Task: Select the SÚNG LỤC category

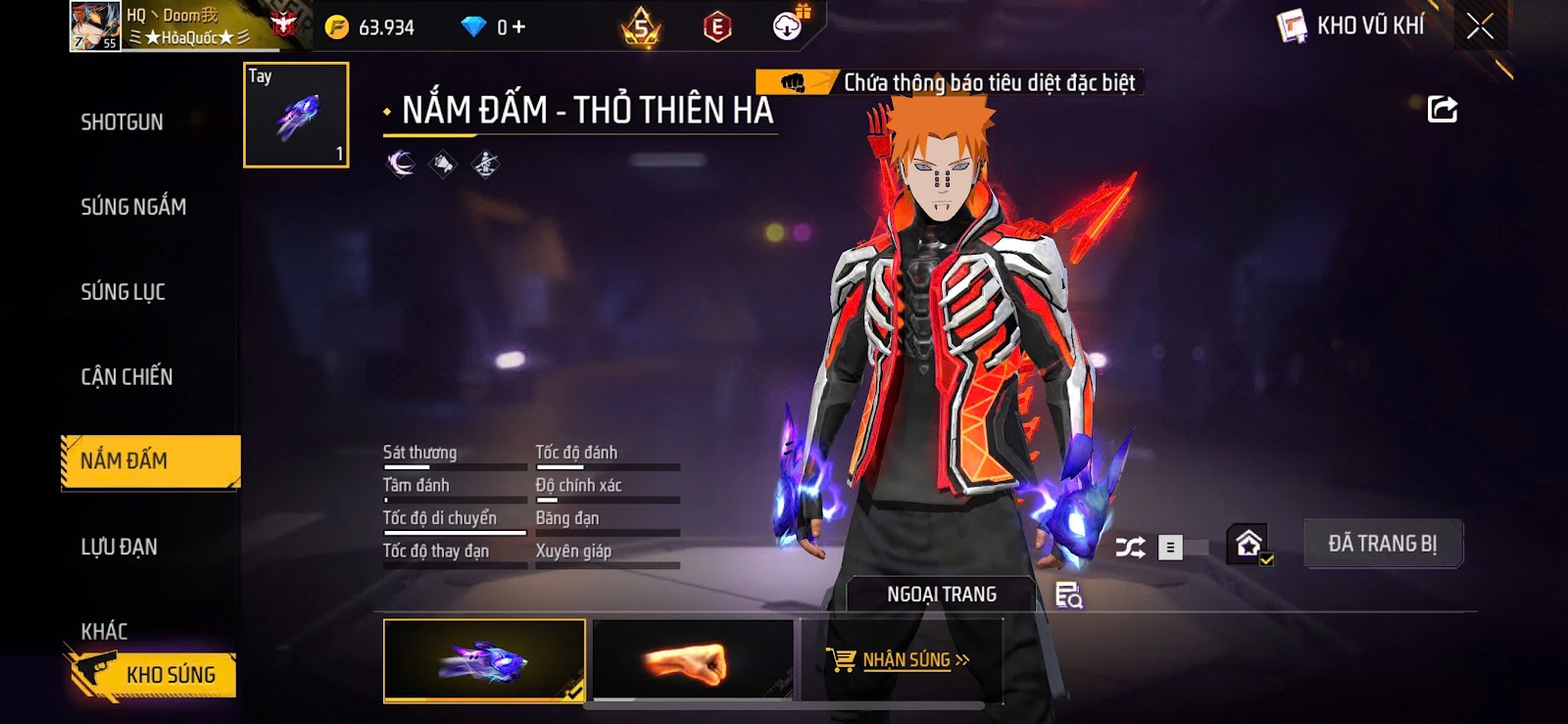Action: click(123, 292)
